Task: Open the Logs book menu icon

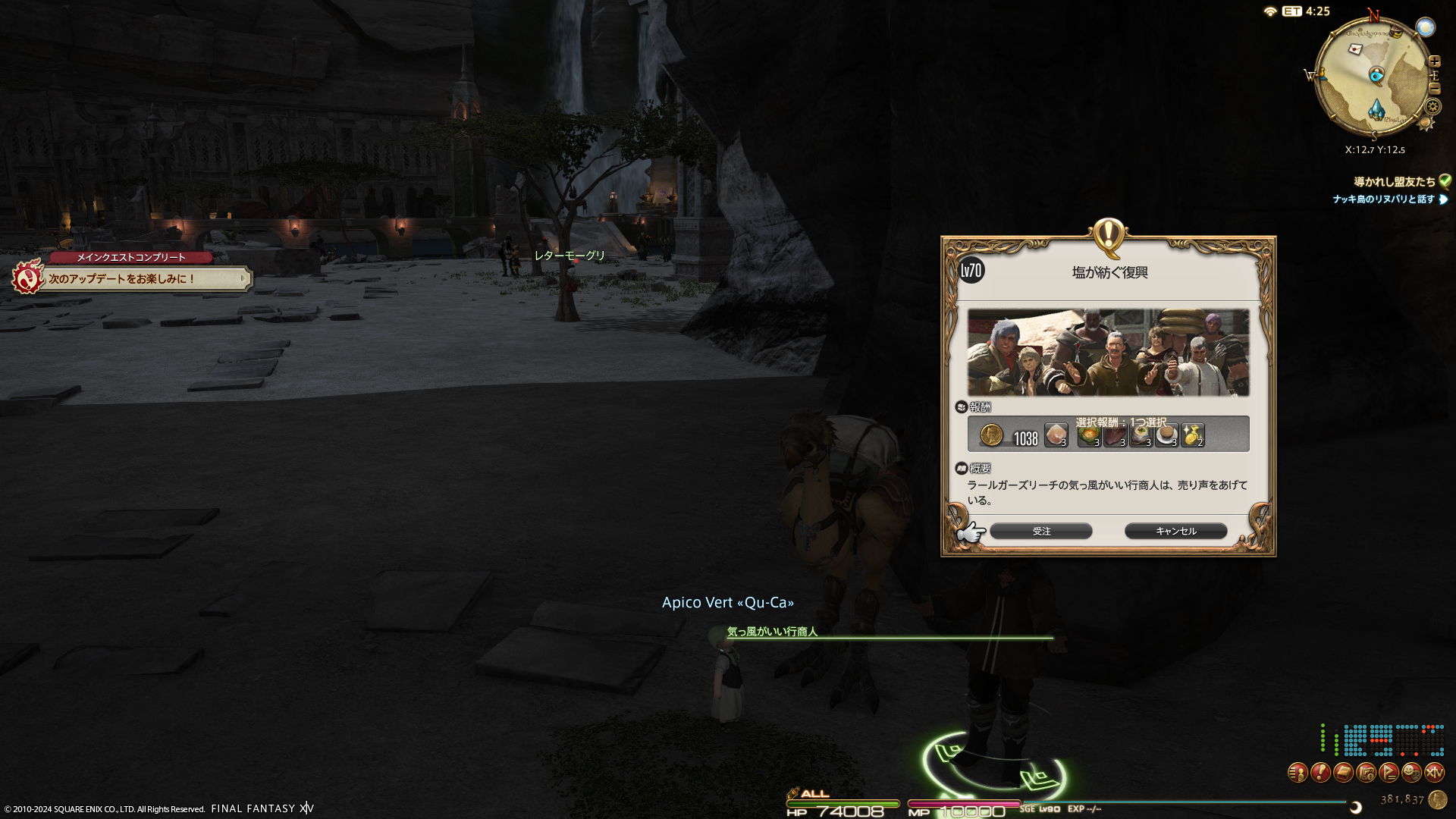Action: click(x=1343, y=773)
